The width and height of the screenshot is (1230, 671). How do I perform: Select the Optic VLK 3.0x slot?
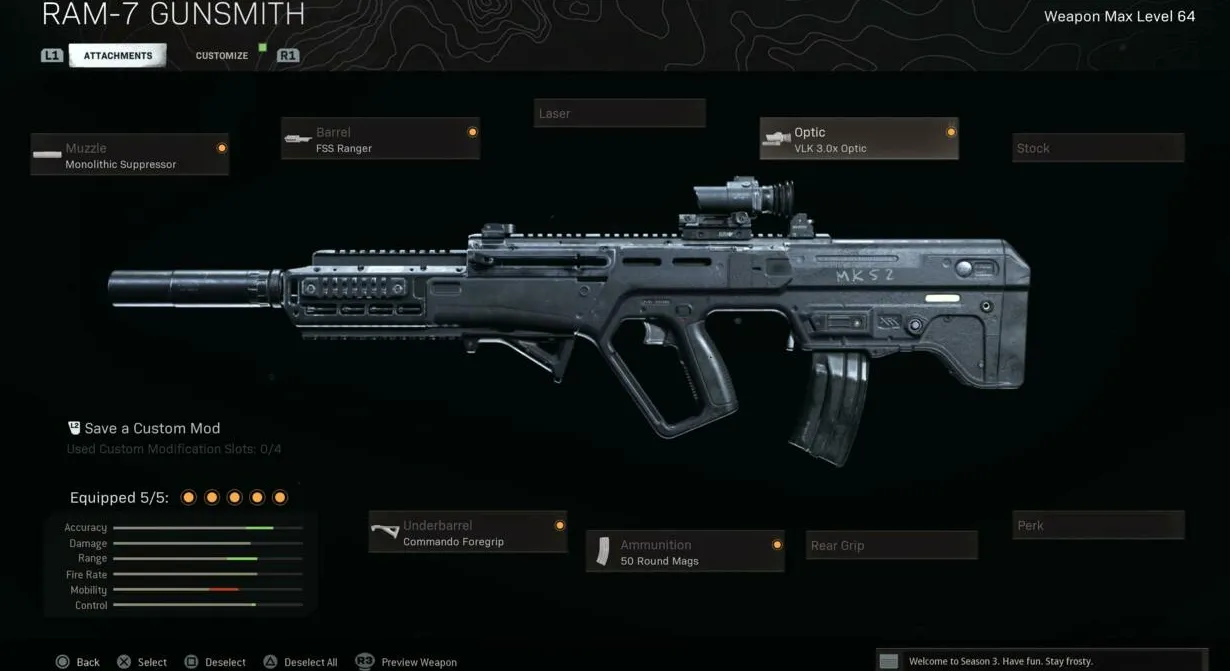click(x=859, y=139)
